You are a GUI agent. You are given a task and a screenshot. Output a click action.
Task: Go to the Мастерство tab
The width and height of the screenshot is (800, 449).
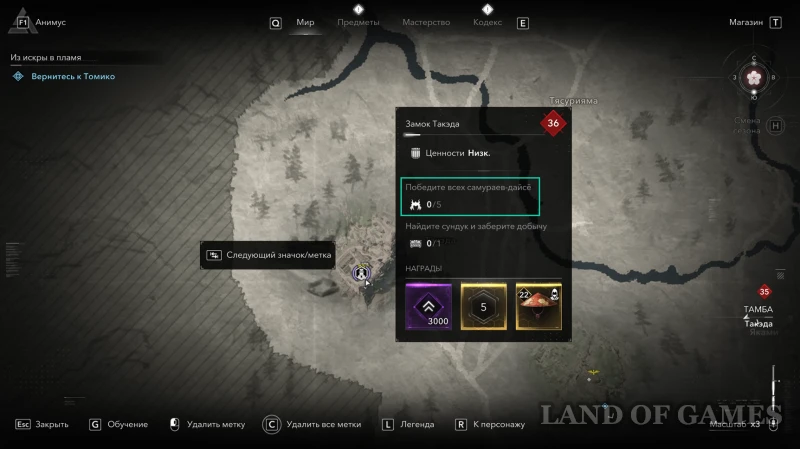click(x=426, y=22)
